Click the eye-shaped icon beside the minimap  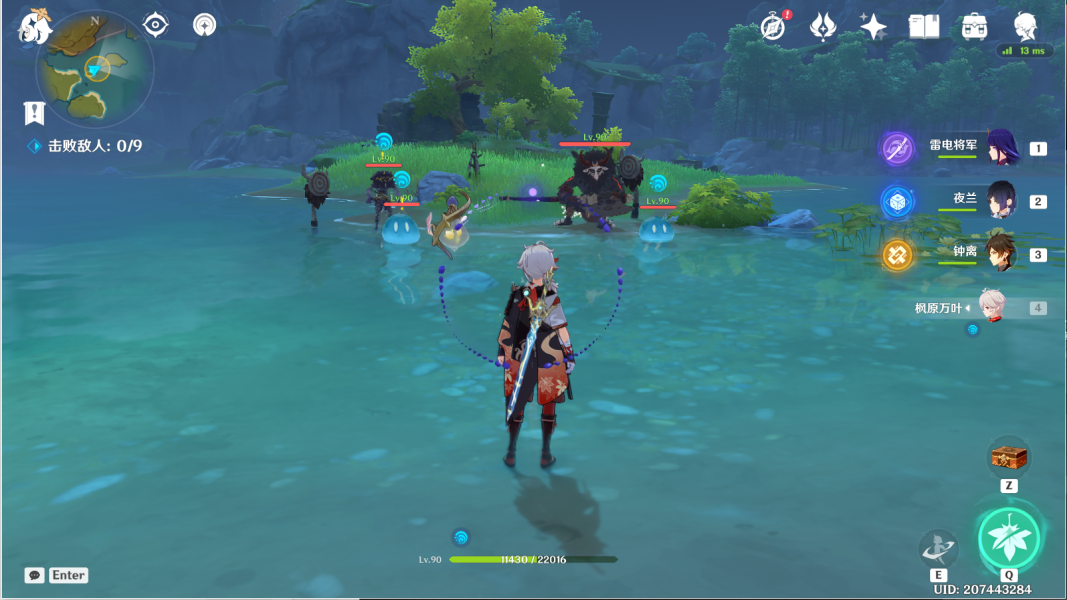point(155,24)
